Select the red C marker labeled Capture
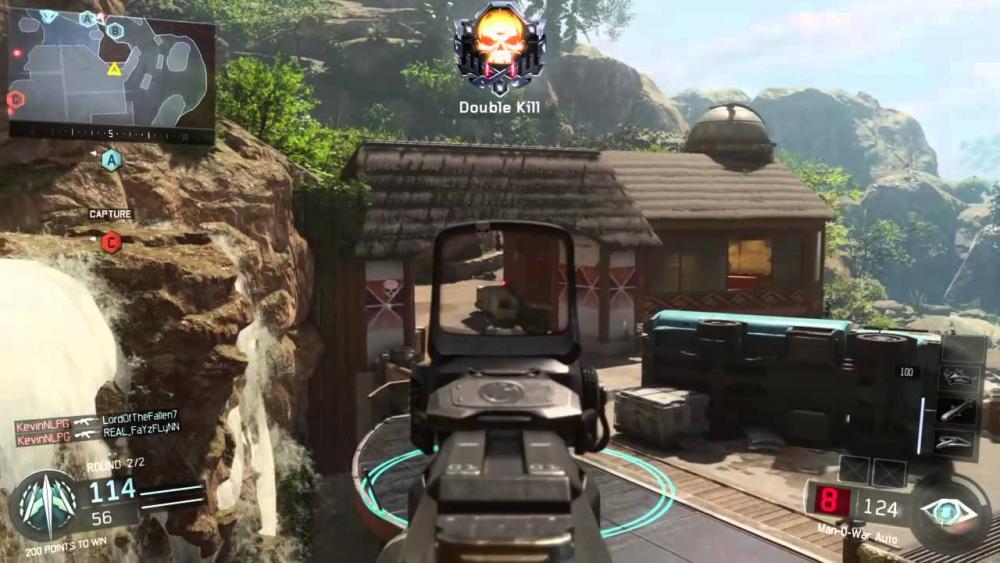This screenshot has height=563, width=1000. click(x=111, y=240)
